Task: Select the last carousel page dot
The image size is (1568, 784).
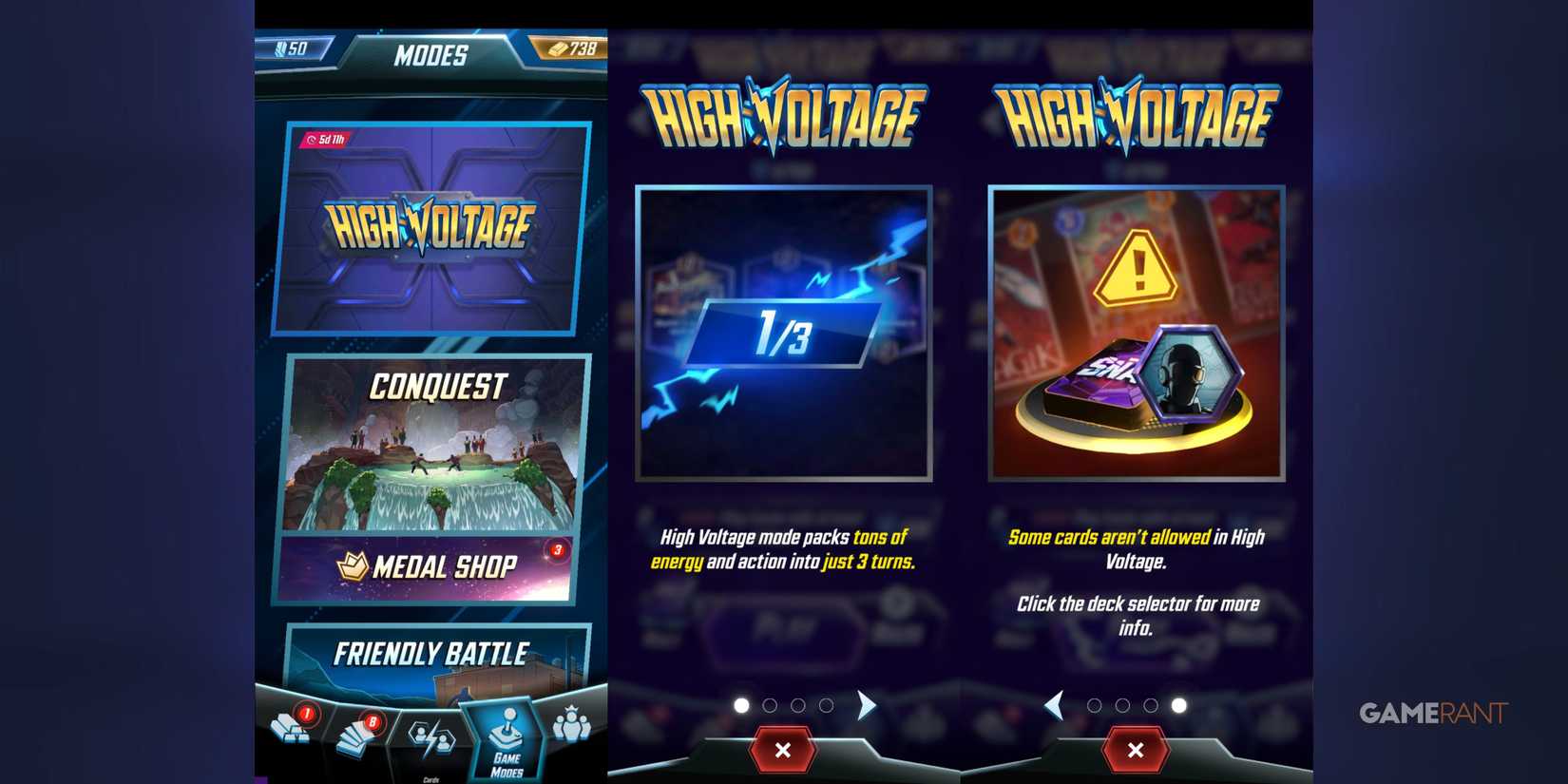Action: pyautogui.click(x=1178, y=705)
